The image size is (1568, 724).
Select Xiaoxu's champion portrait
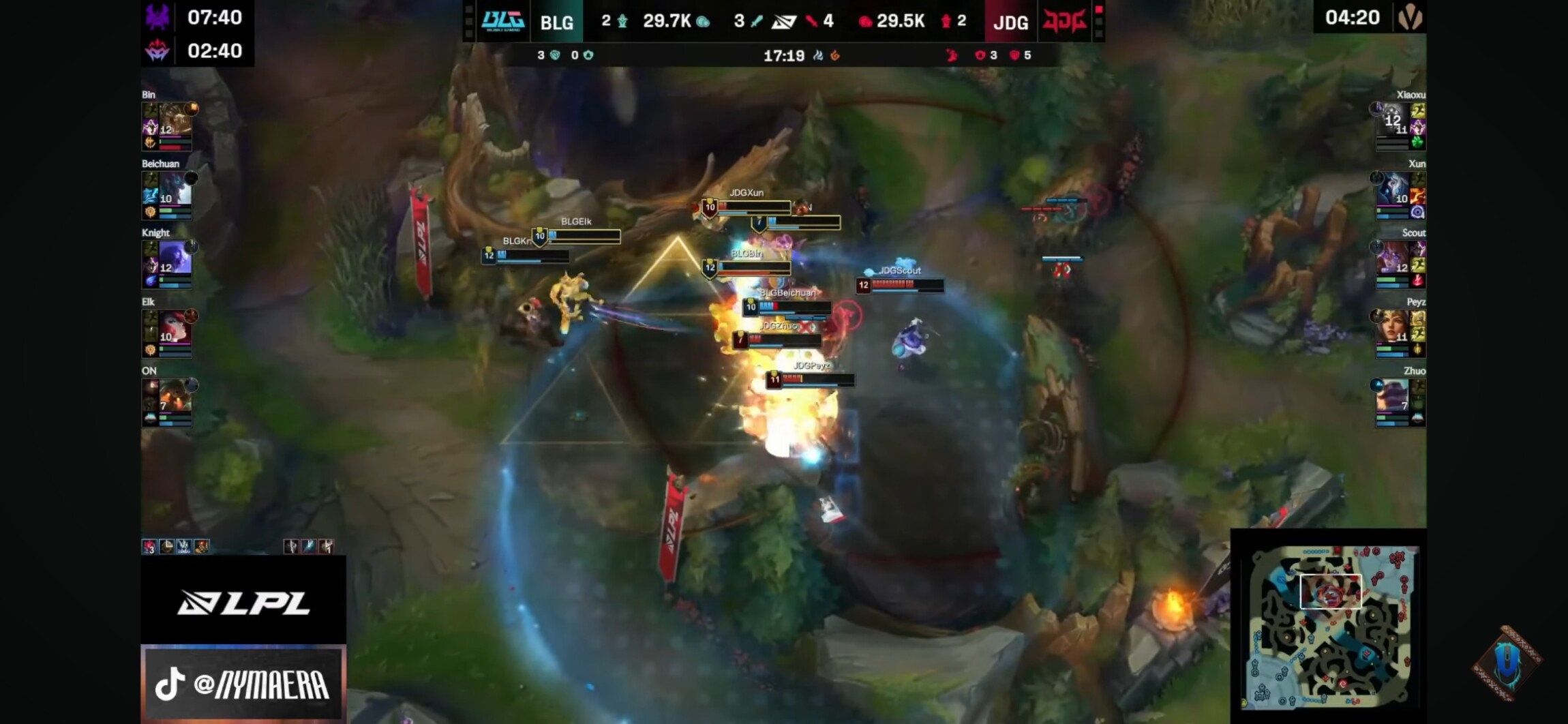(1392, 120)
